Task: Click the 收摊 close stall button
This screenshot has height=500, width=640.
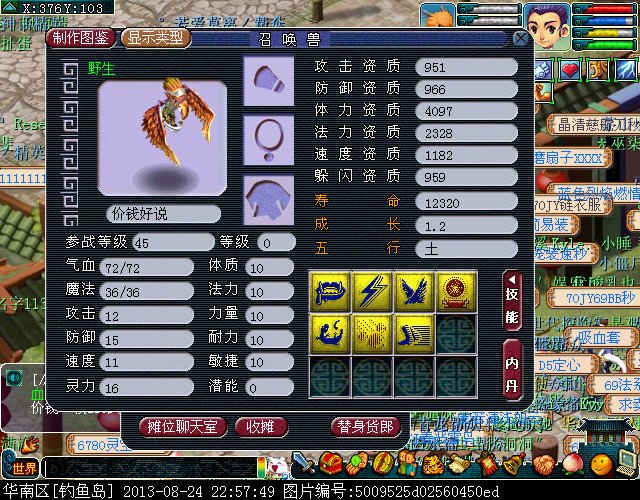Action: 263,427
